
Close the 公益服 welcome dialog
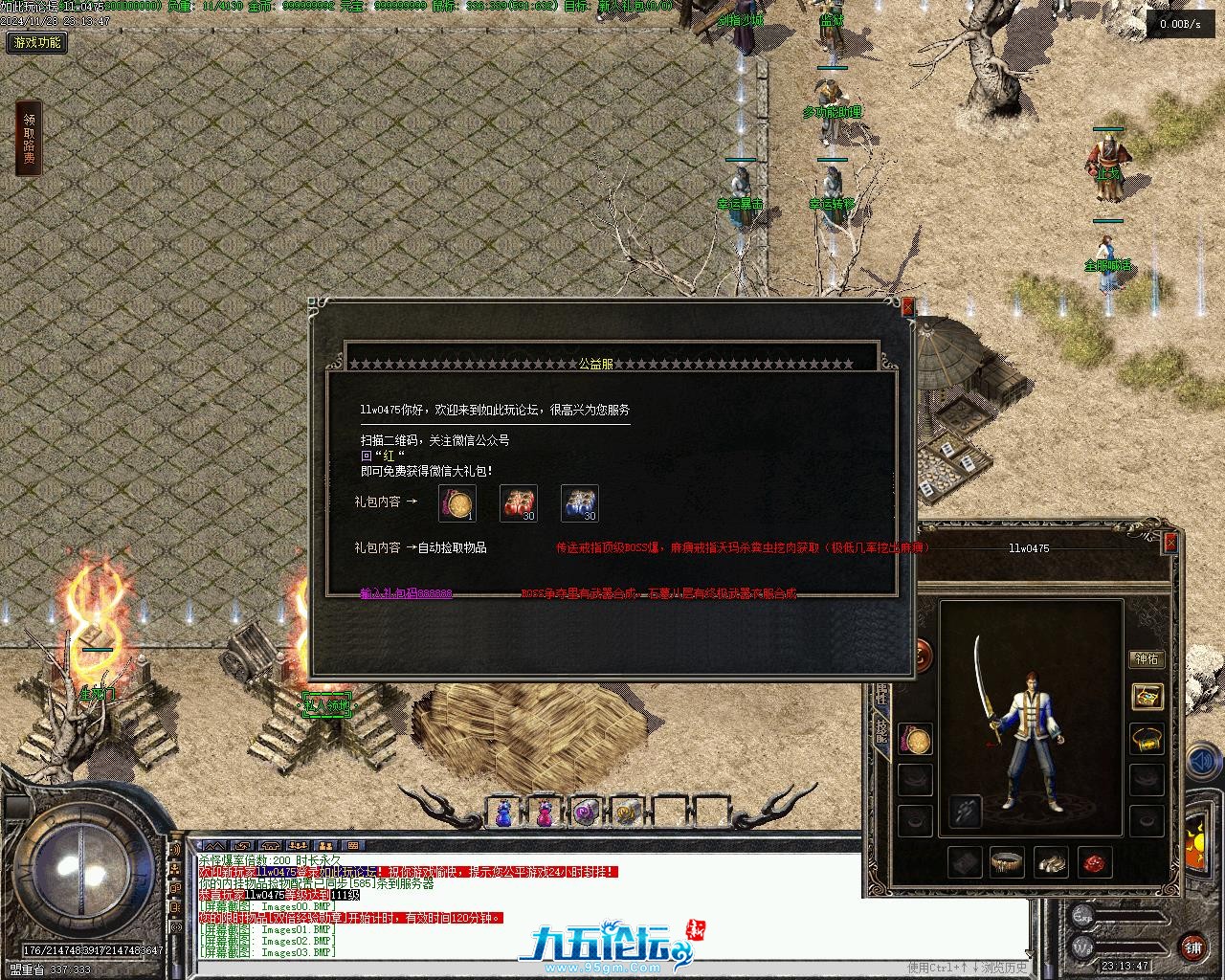click(907, 306)
